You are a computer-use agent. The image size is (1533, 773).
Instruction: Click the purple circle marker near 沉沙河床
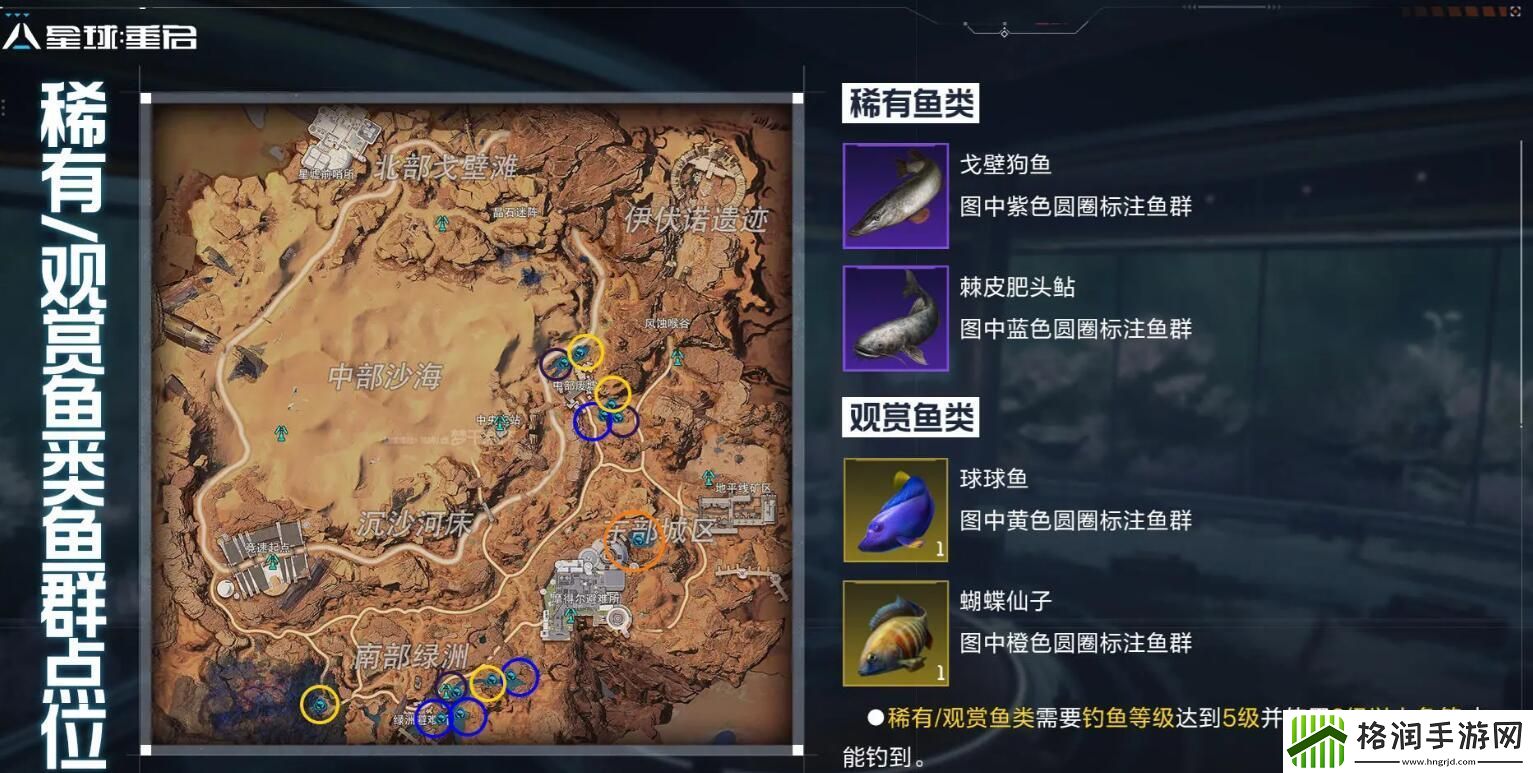click(x=451, y=684)
